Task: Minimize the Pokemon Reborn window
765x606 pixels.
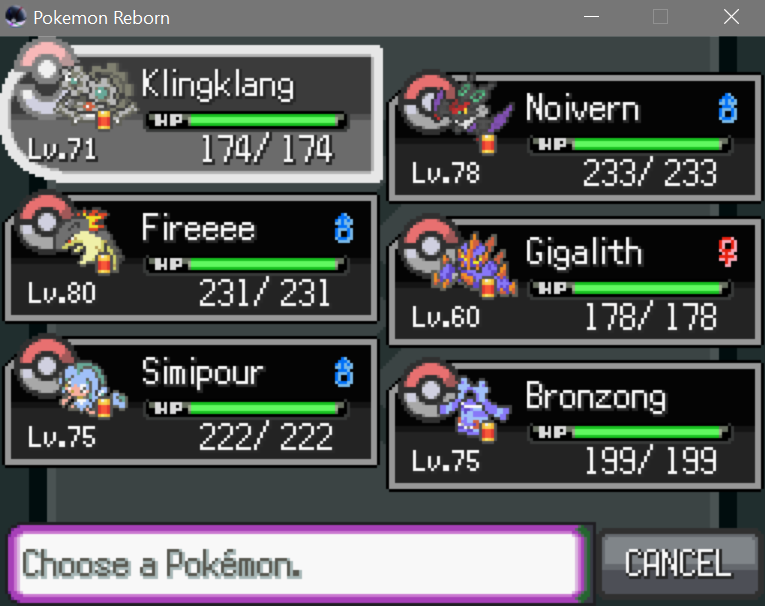Action: [x=592, y=17]
